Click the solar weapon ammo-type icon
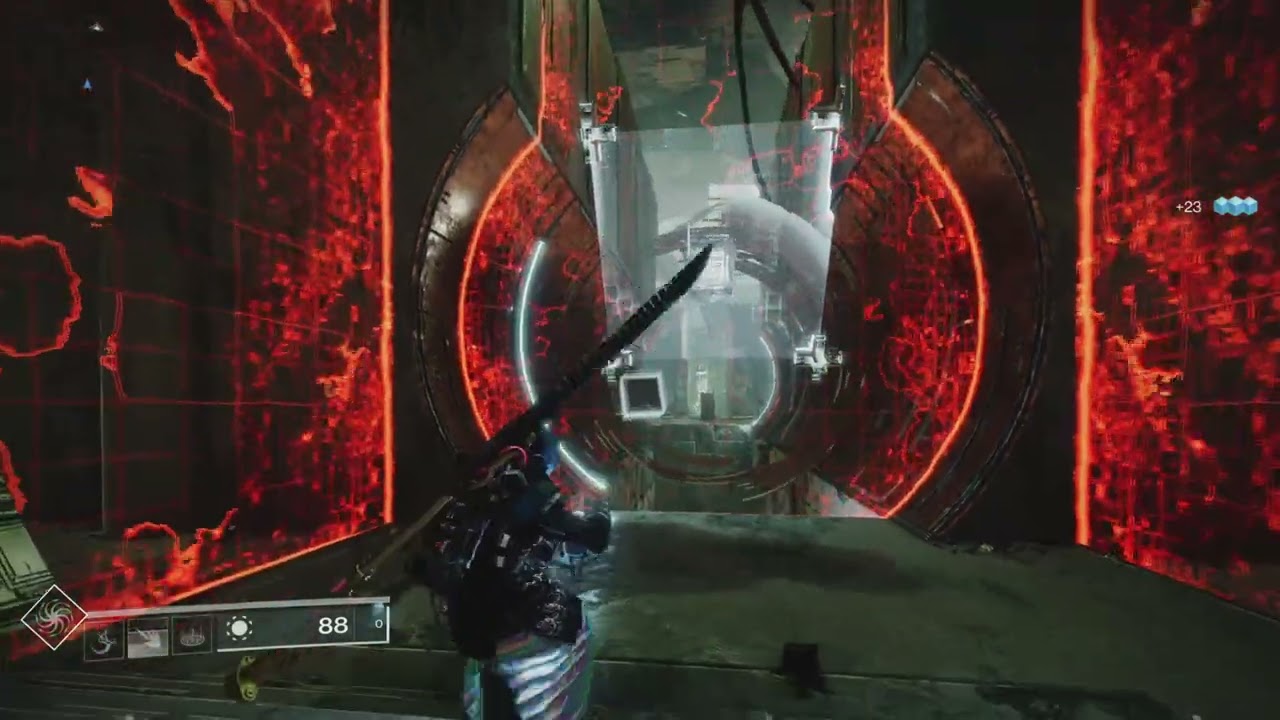The height and width of the screenshot is (720, 1280). pyautogui.click(x=240, y=628)
